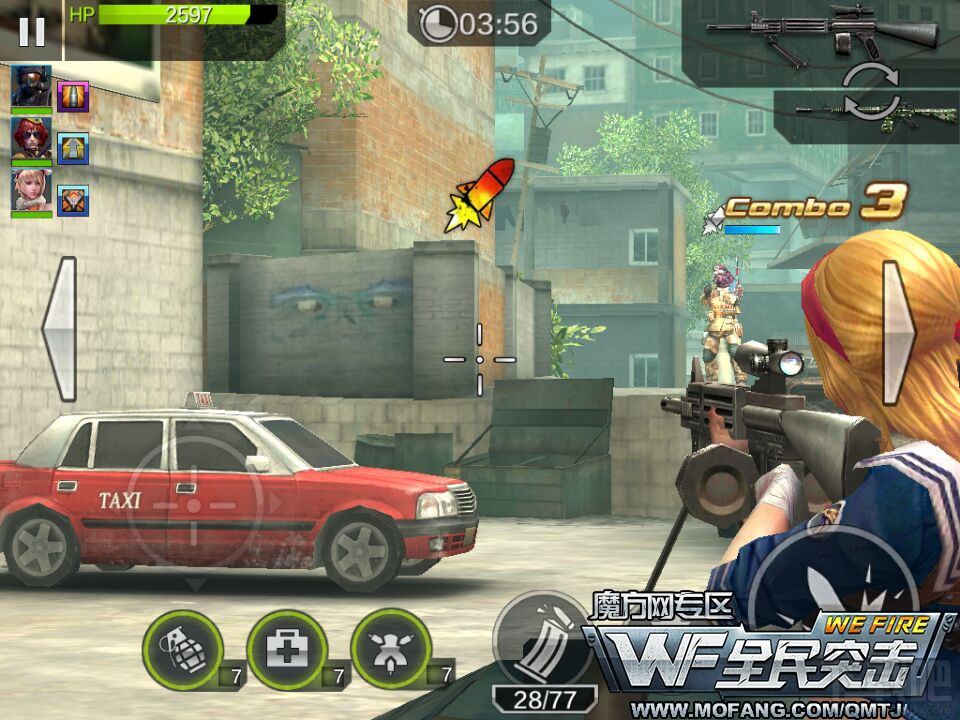Tap the translucent aim joystick circle
The image size is (960, 720).
(194, 504)
